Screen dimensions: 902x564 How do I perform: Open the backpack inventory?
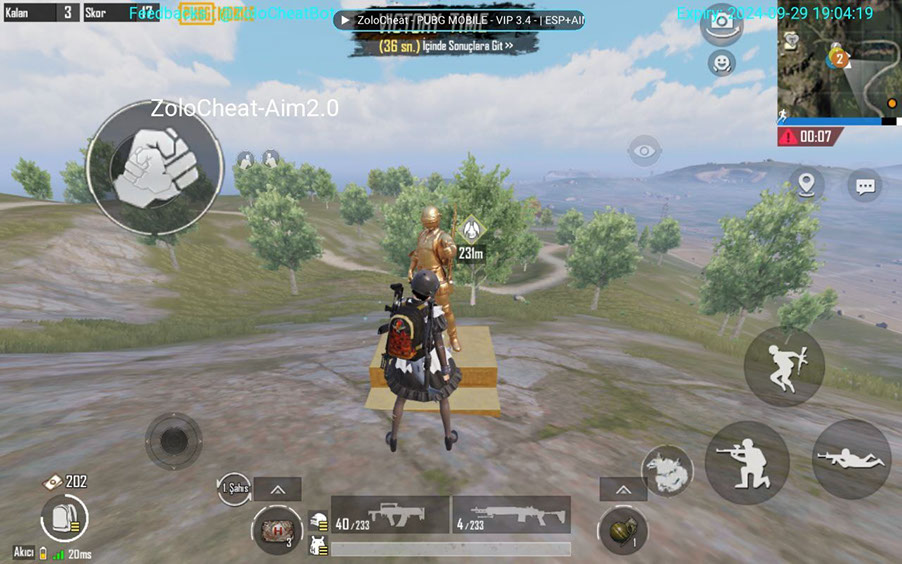(x=64, y=519)
